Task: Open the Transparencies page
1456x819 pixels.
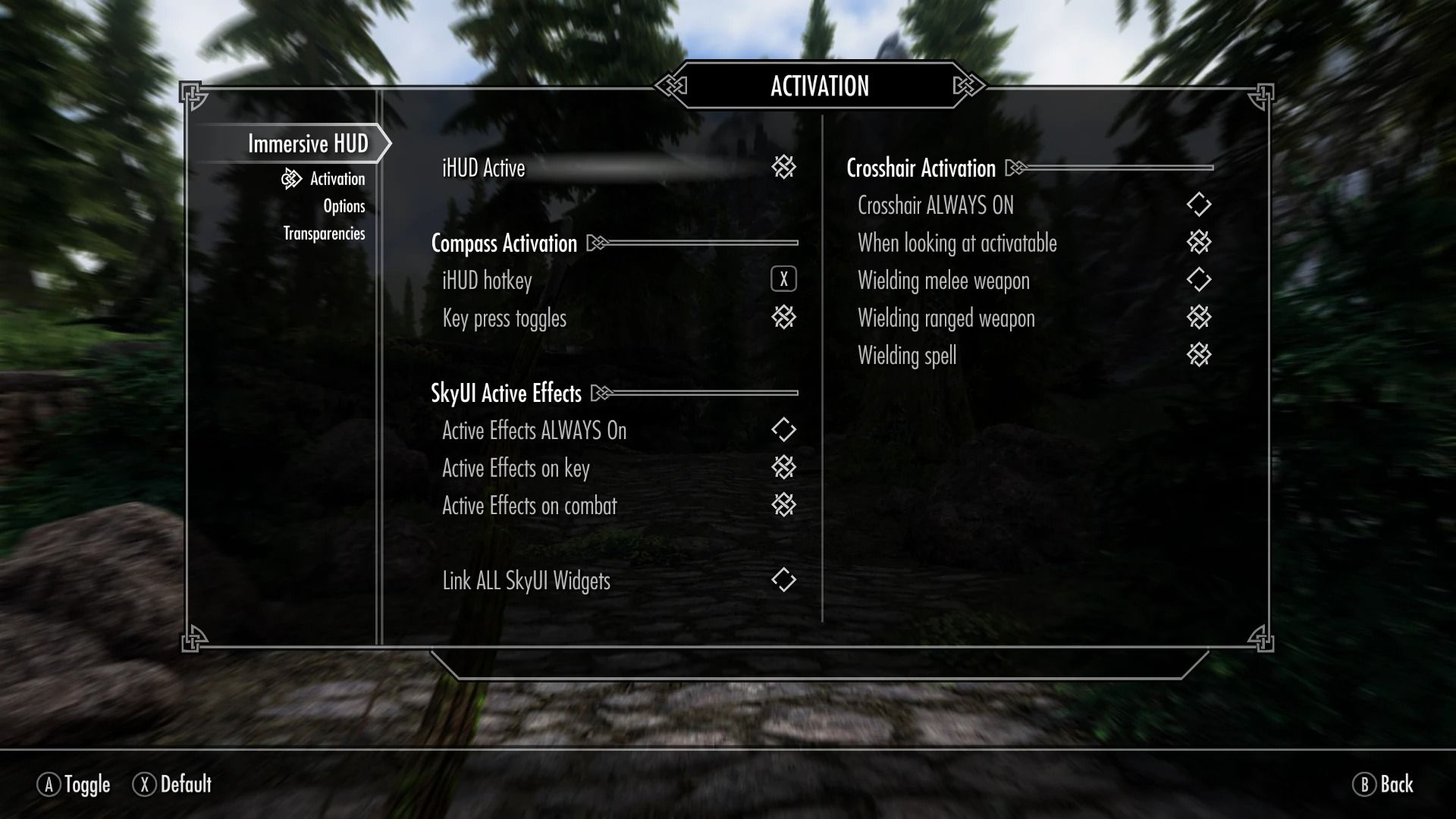Action: tap(323, 233)
